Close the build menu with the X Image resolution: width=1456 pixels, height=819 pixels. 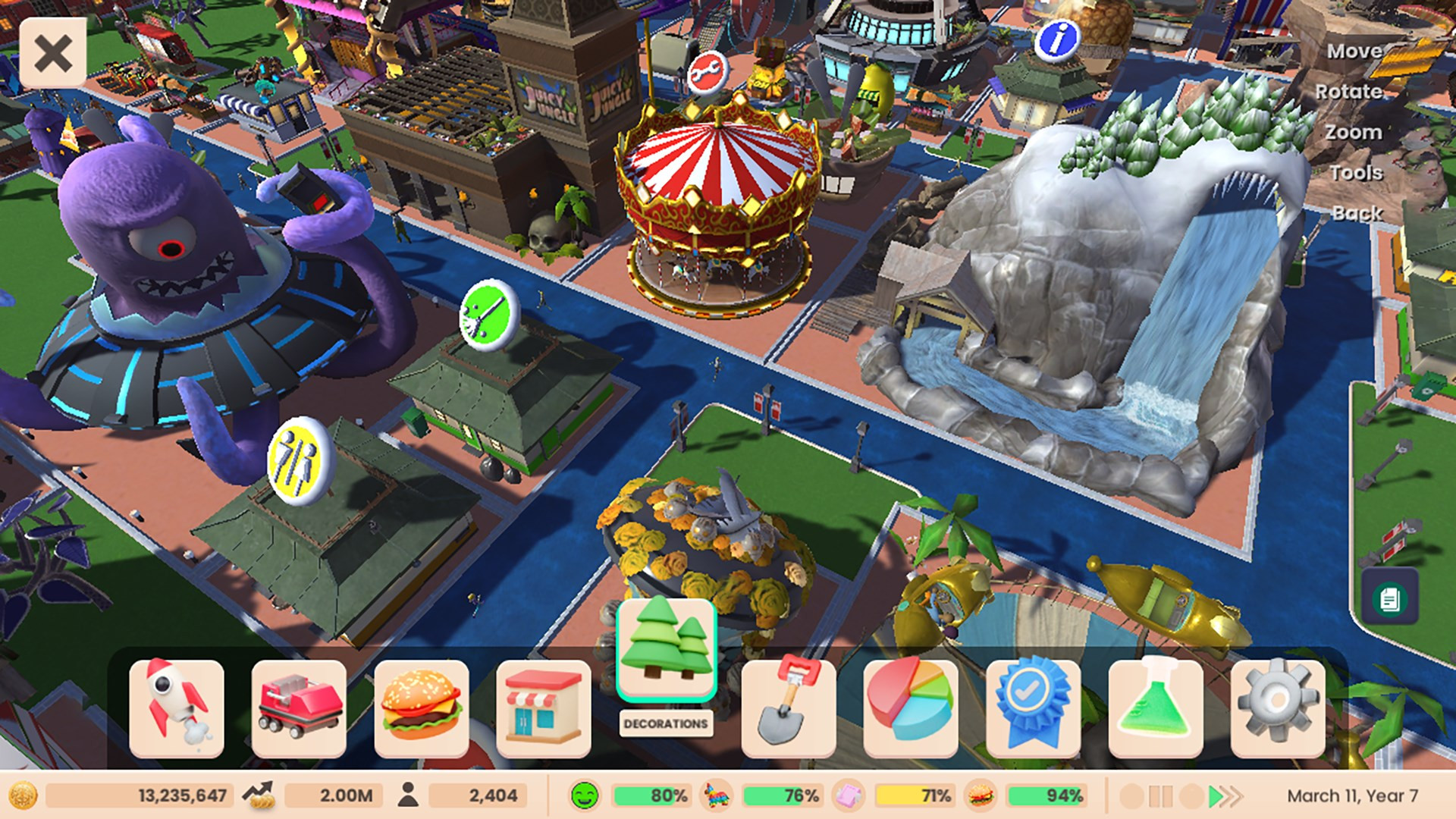pyautogui.click(x=52, y=54)
